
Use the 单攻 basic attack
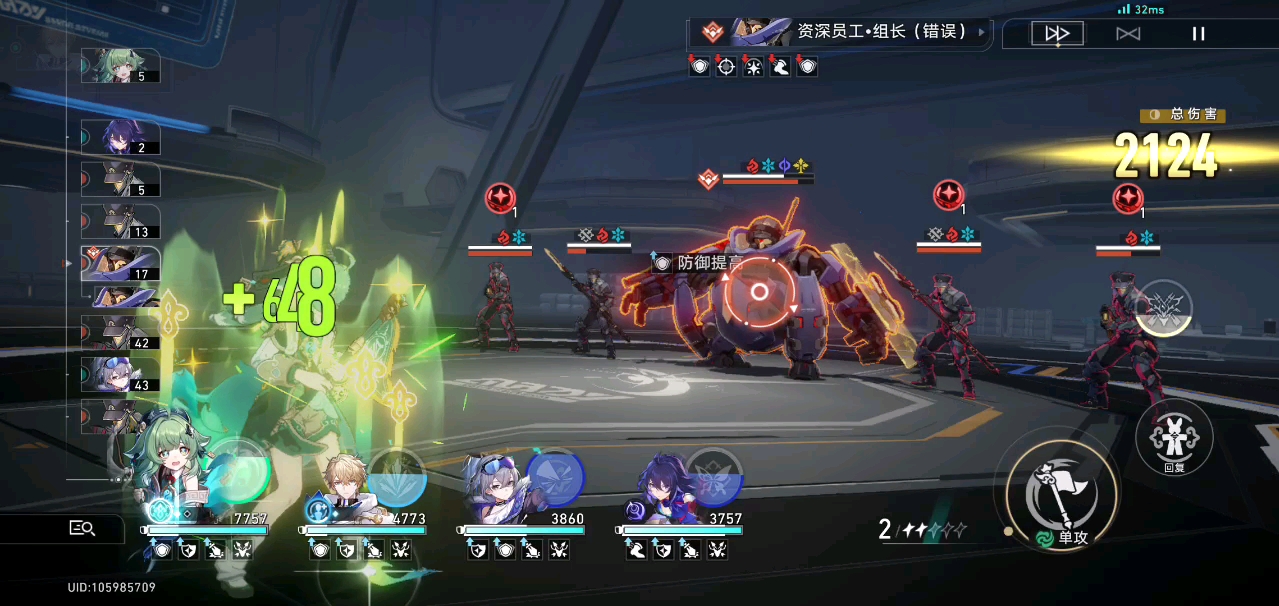click(1055, 492)
